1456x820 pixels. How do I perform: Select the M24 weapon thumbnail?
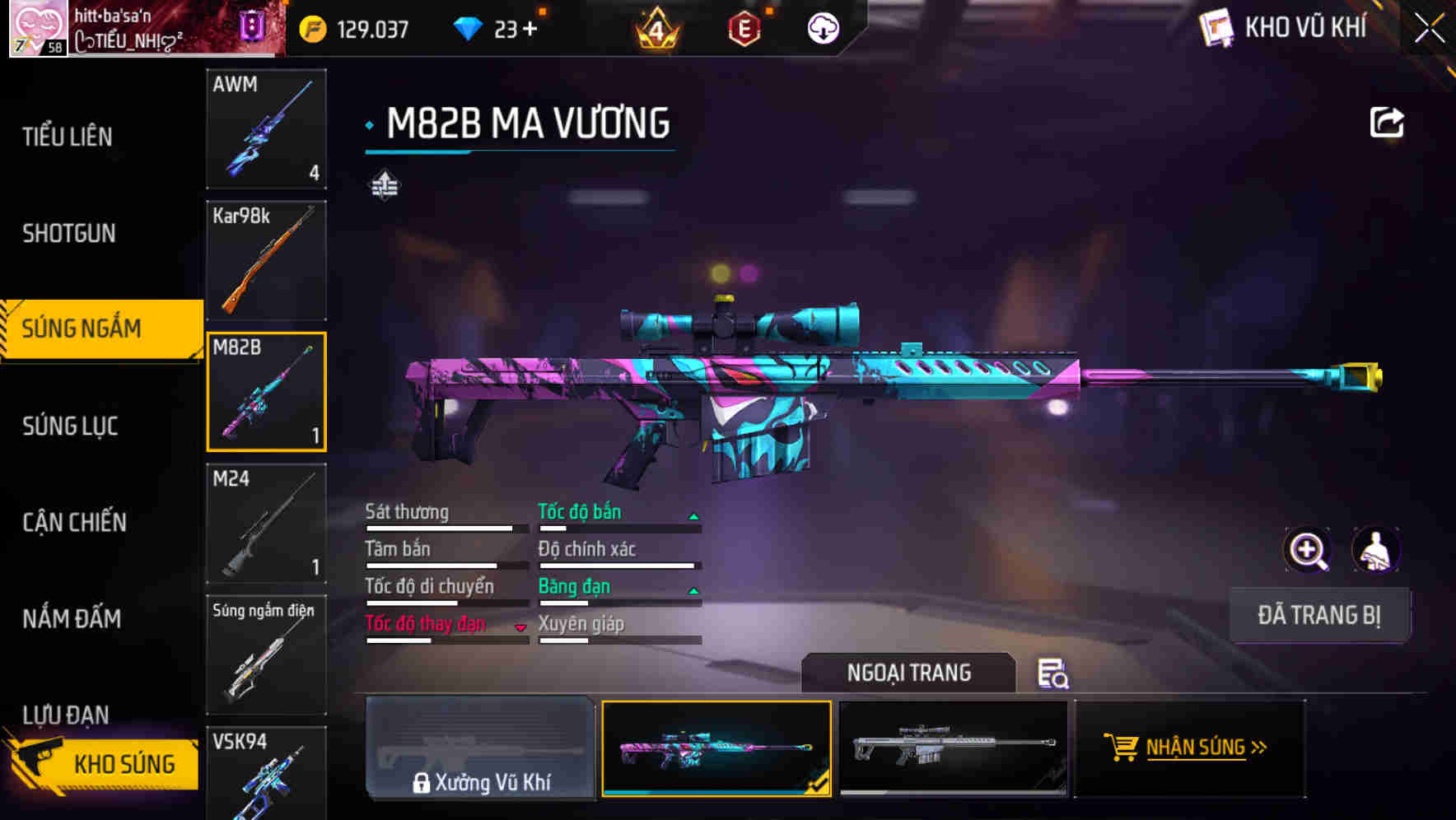265,524
